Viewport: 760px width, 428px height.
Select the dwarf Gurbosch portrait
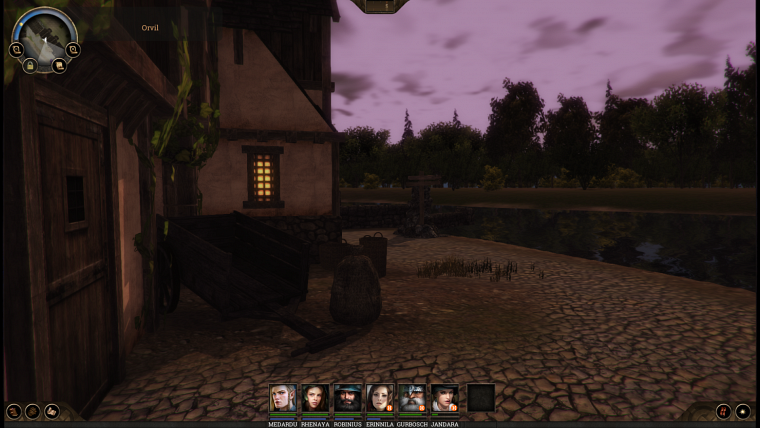[412, 398]
